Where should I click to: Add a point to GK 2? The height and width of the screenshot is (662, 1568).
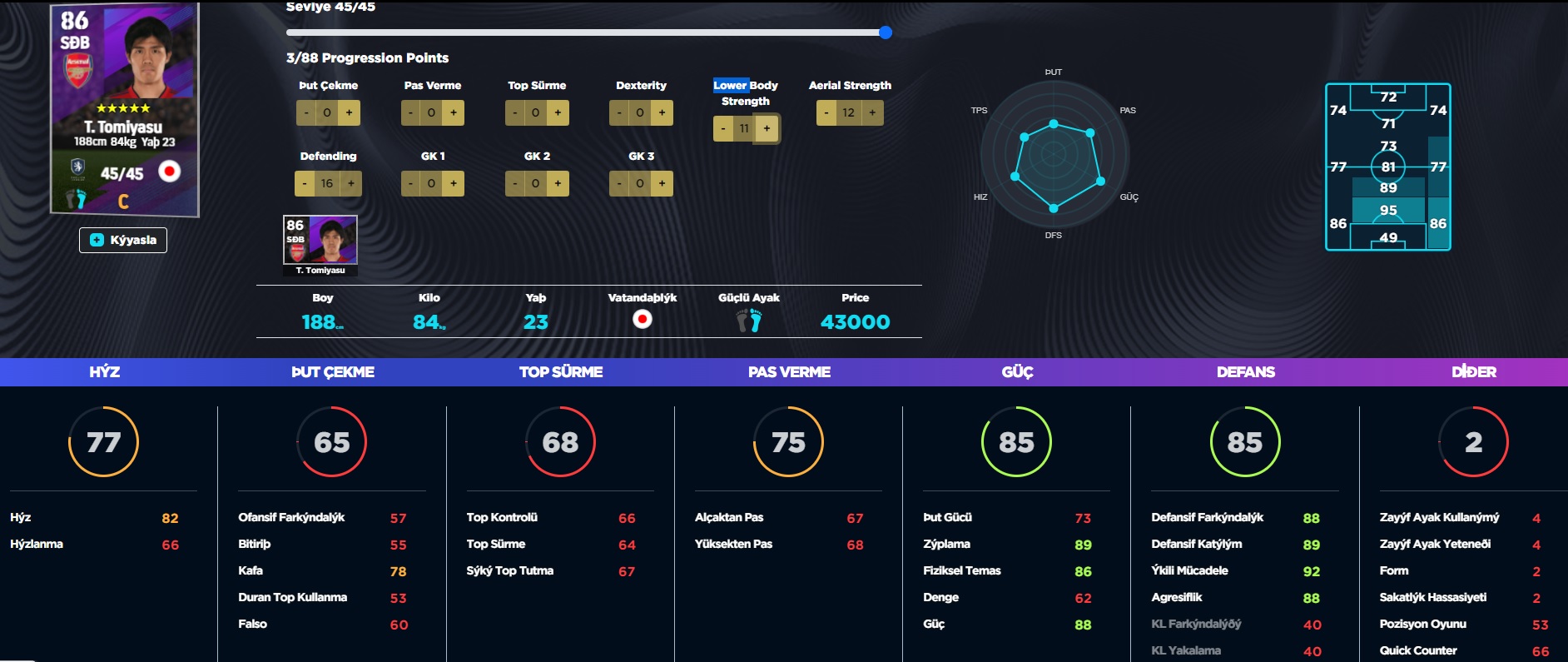558,183
